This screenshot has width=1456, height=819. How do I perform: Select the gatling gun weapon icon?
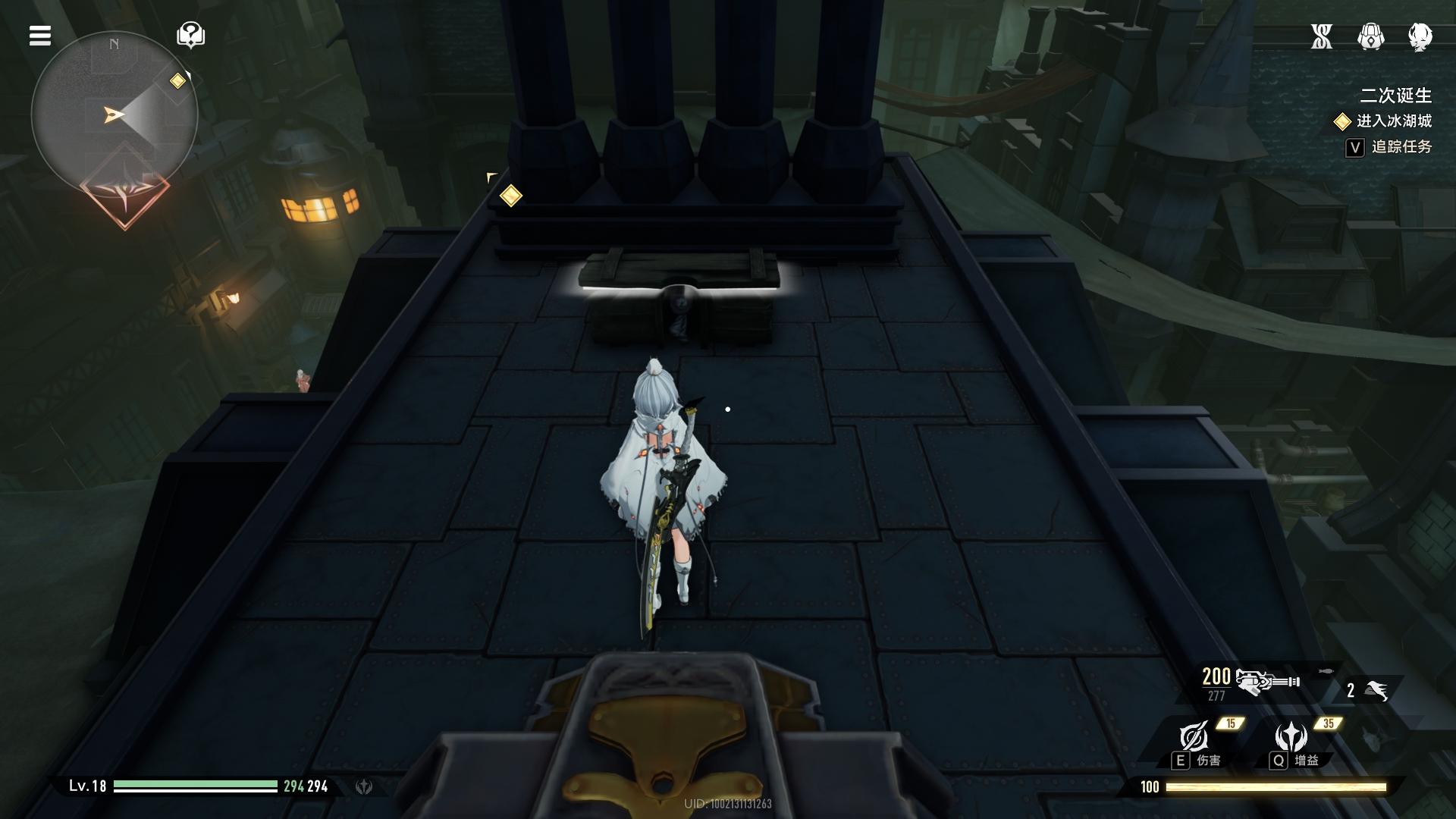point(1266,682)
